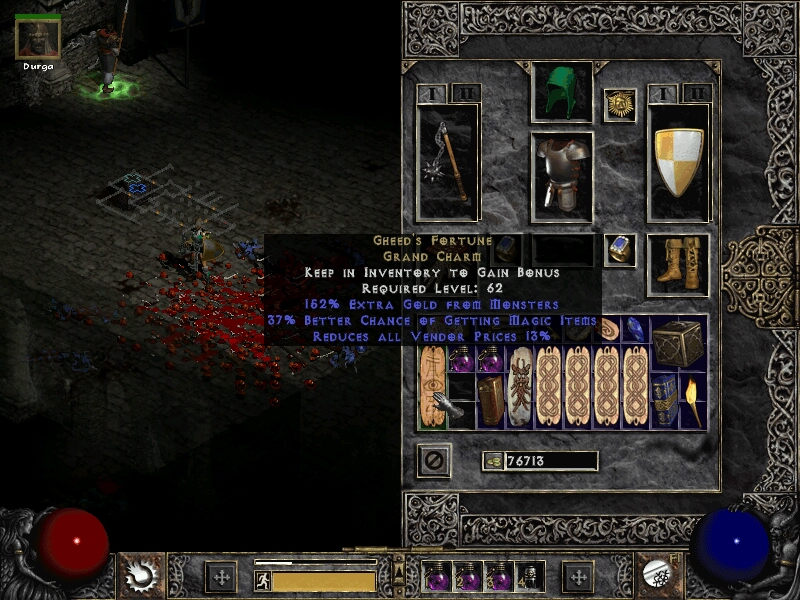
Task: Select the brown tome in inventory
Action: (x=490, y=400)
